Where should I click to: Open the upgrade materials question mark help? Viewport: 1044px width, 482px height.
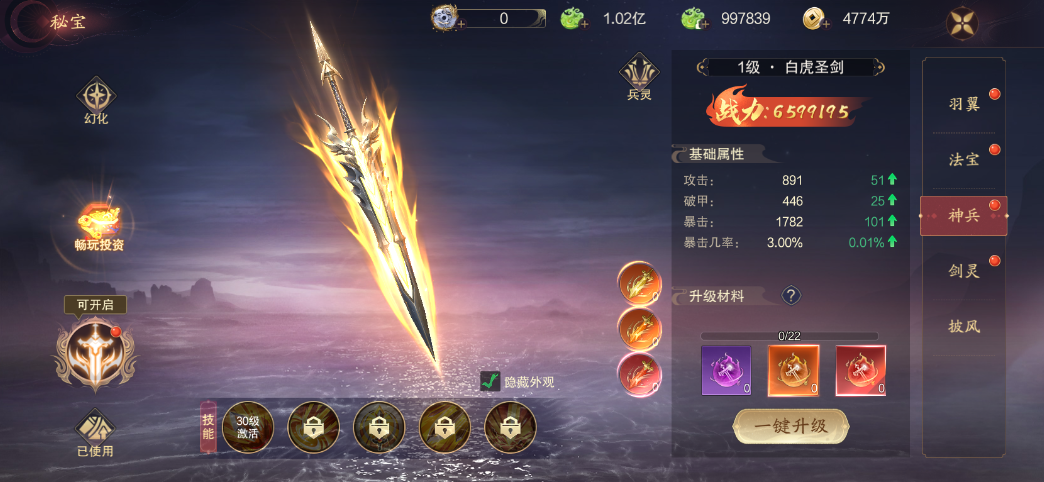point(790,296)
